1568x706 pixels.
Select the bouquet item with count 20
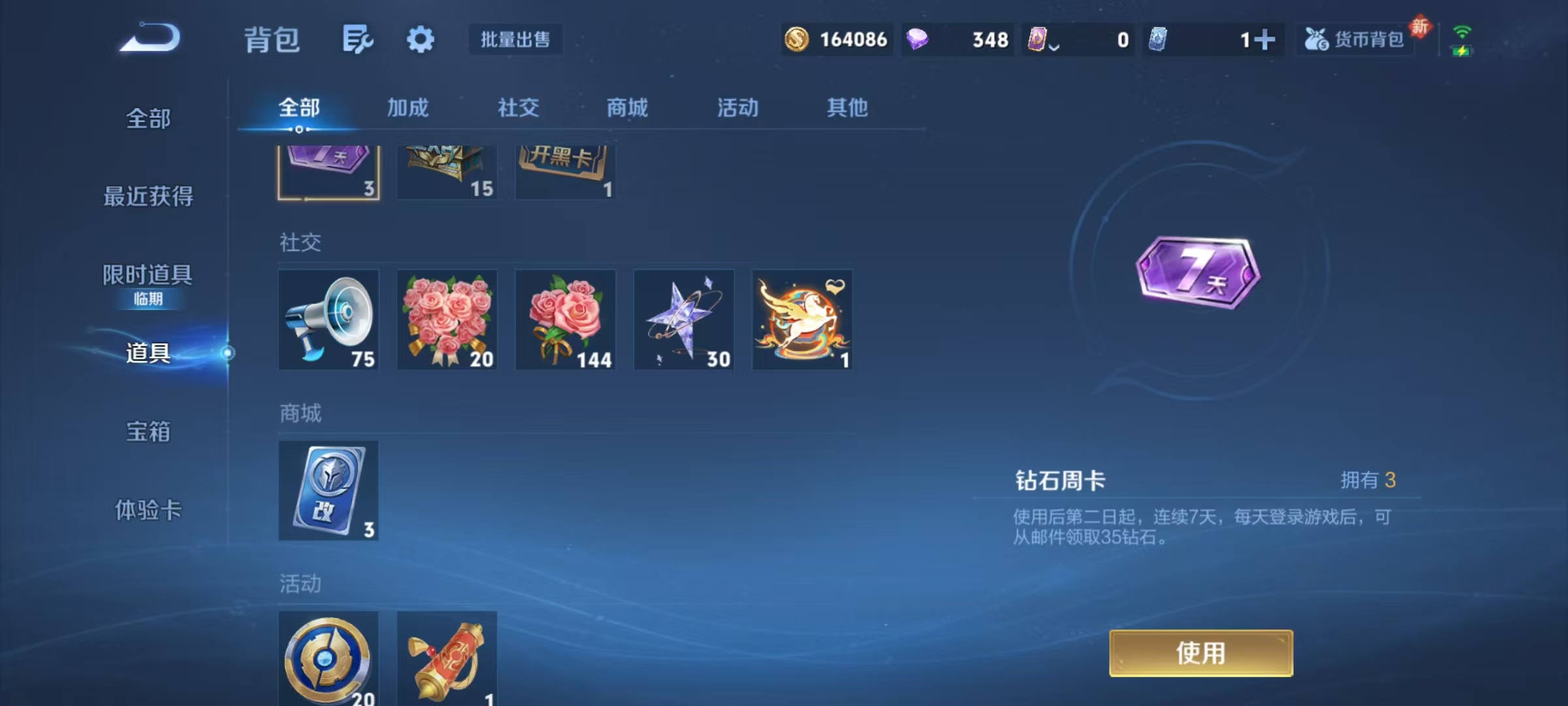(x=447, y=320)
